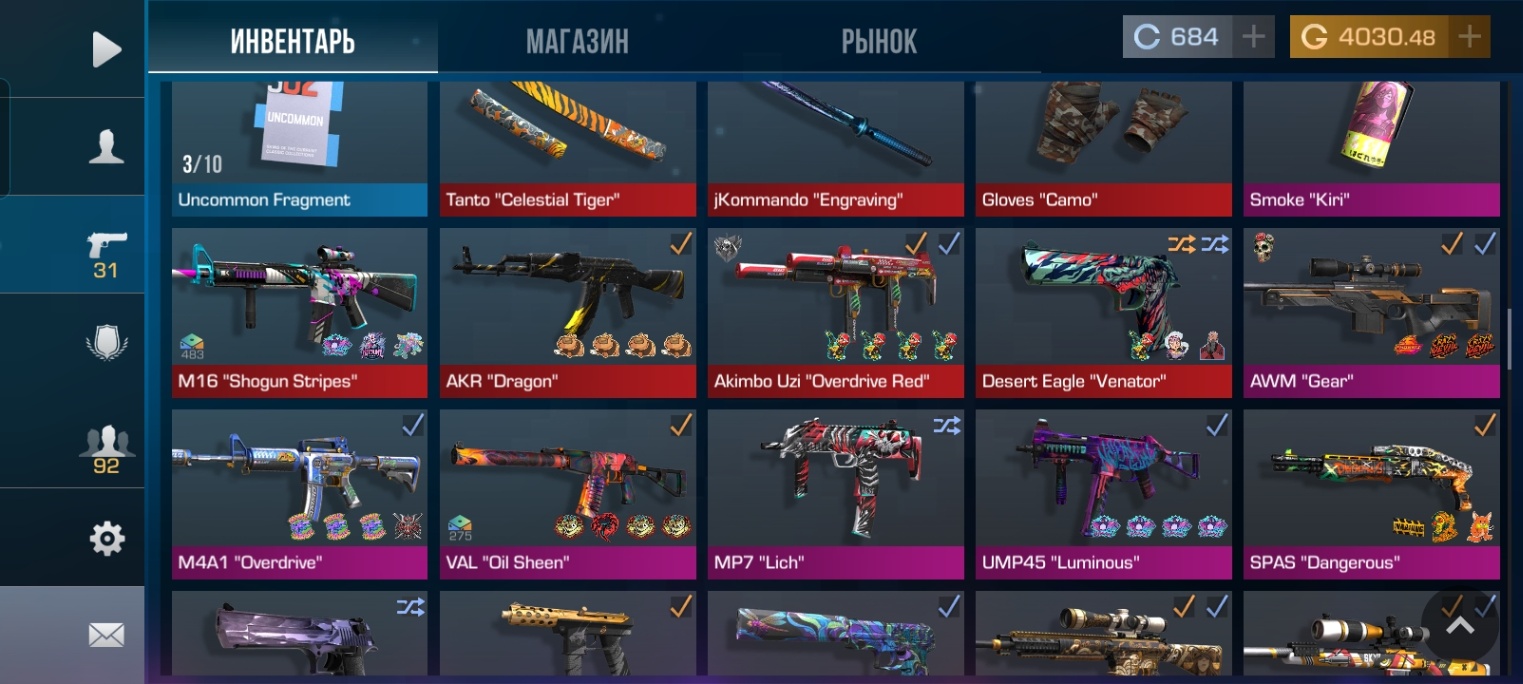Open the gear settings icon
This screenshot has height=684, width=1523.
(106, 539)
